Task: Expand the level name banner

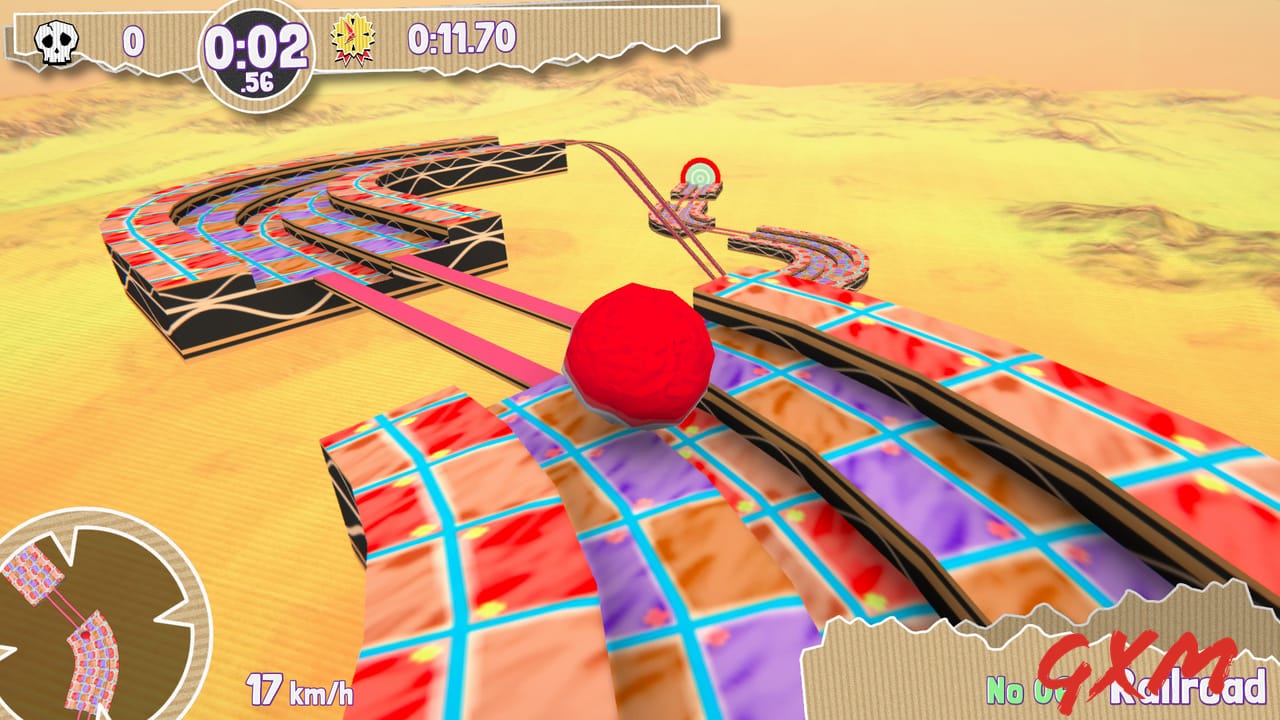Action: (1040, 670)
